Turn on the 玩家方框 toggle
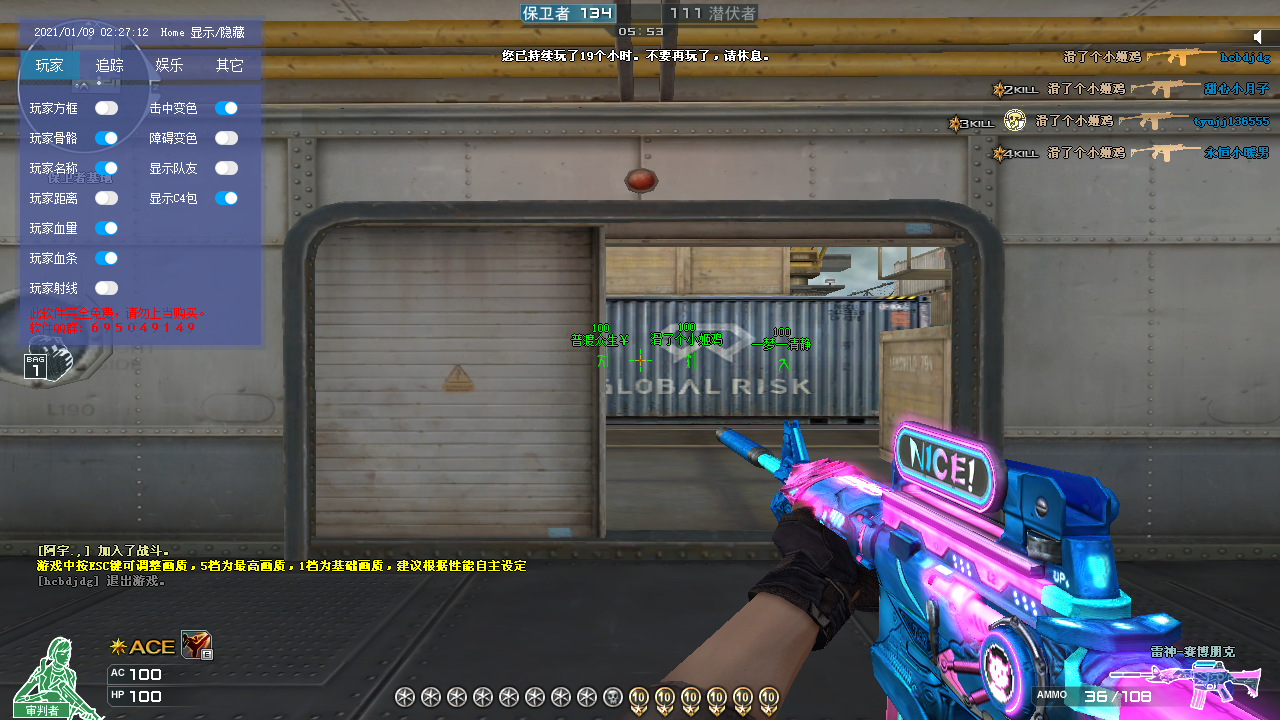 point(106,108)
